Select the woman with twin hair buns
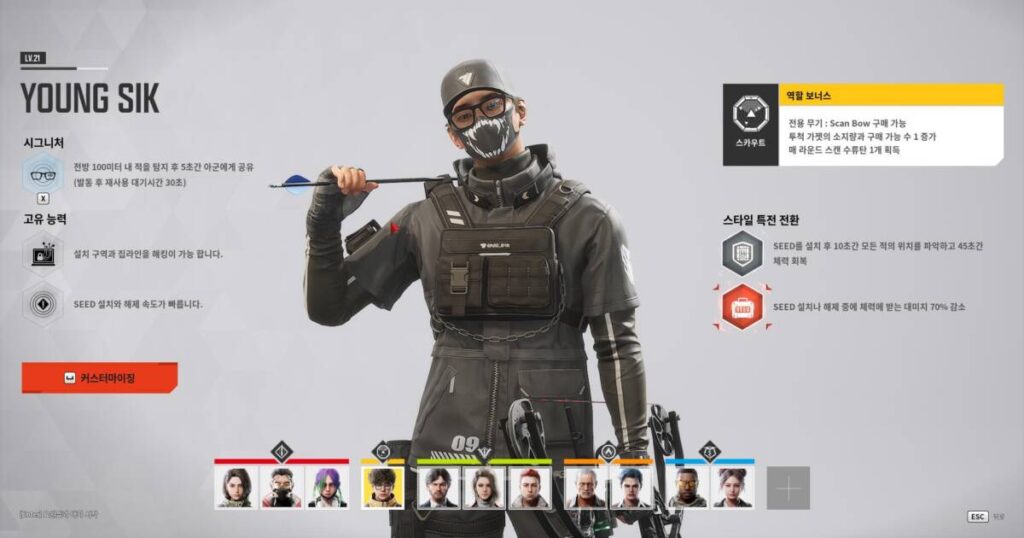This screenshot has width=1024, height=538. (732, 488)
